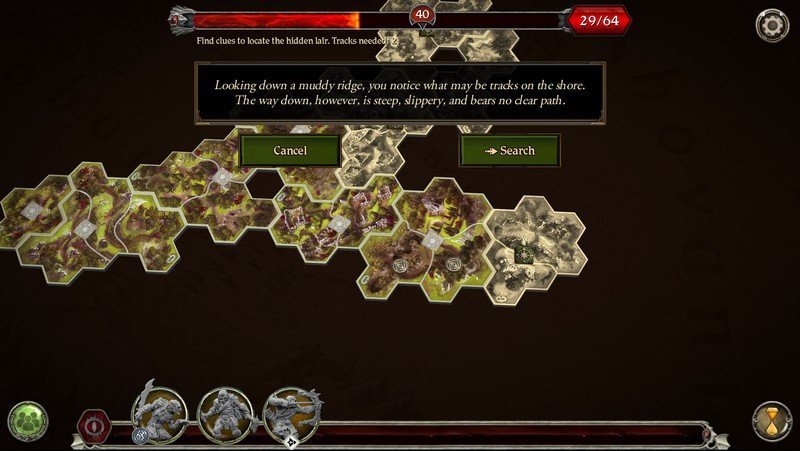Image resolution: width=800 pixels, height=451 pixels.
Task: Select the archer enemy portrait
Action: (291, 412)
